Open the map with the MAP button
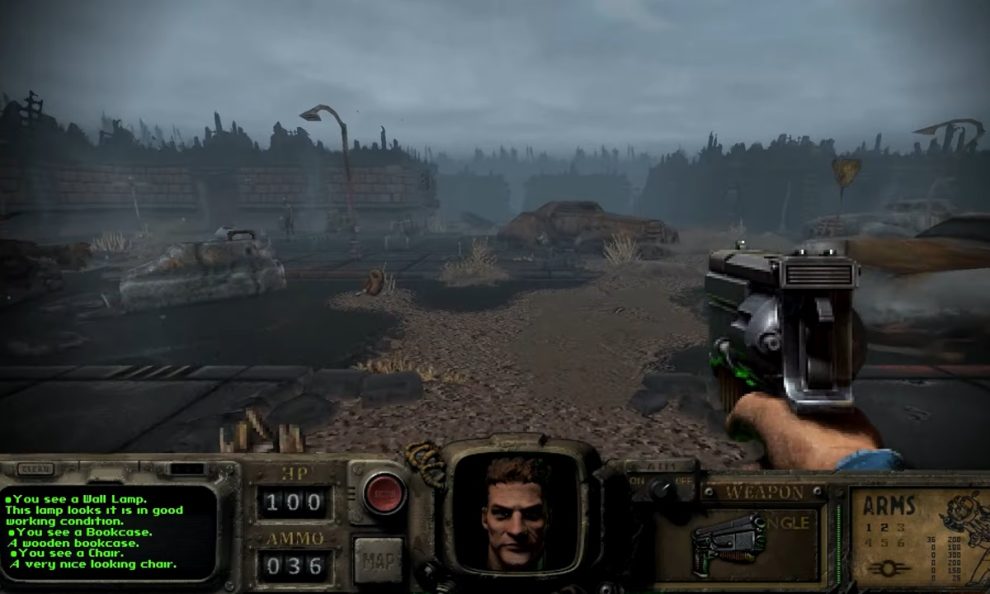Image resolution: width=990 pixels, height=594 pixels. click(x=377, y=559)
